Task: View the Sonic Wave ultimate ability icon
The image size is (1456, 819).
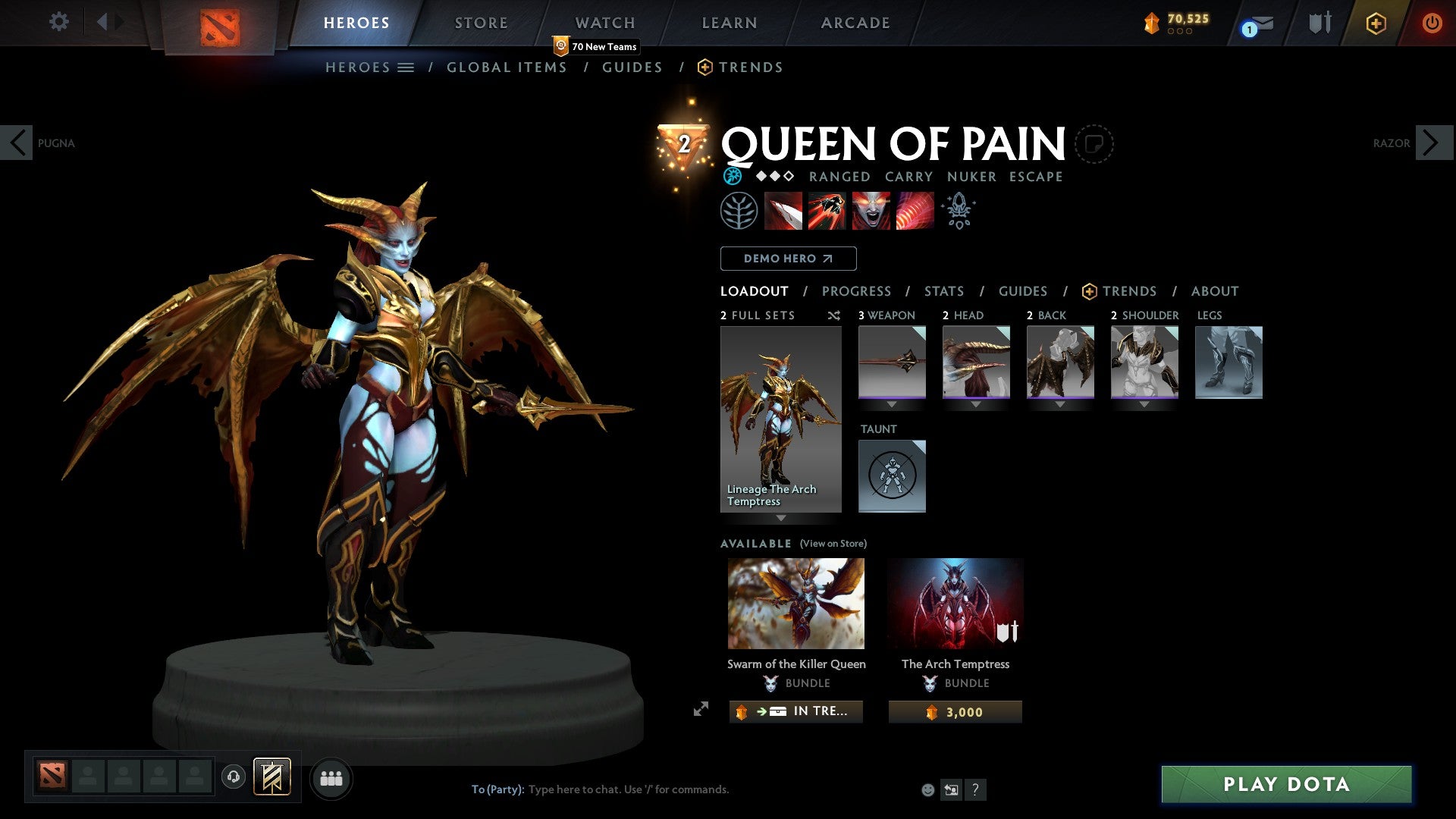Action: click(x=913, y=211)
